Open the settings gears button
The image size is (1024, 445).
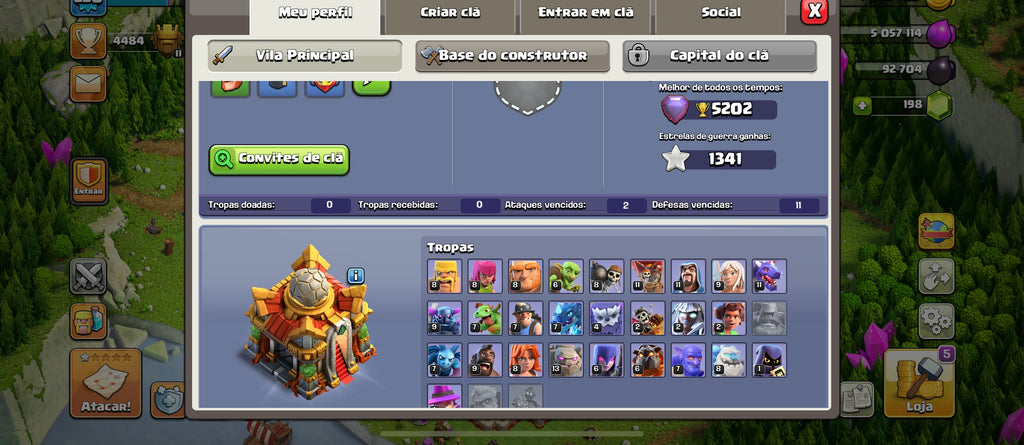[x=936, y=321]
